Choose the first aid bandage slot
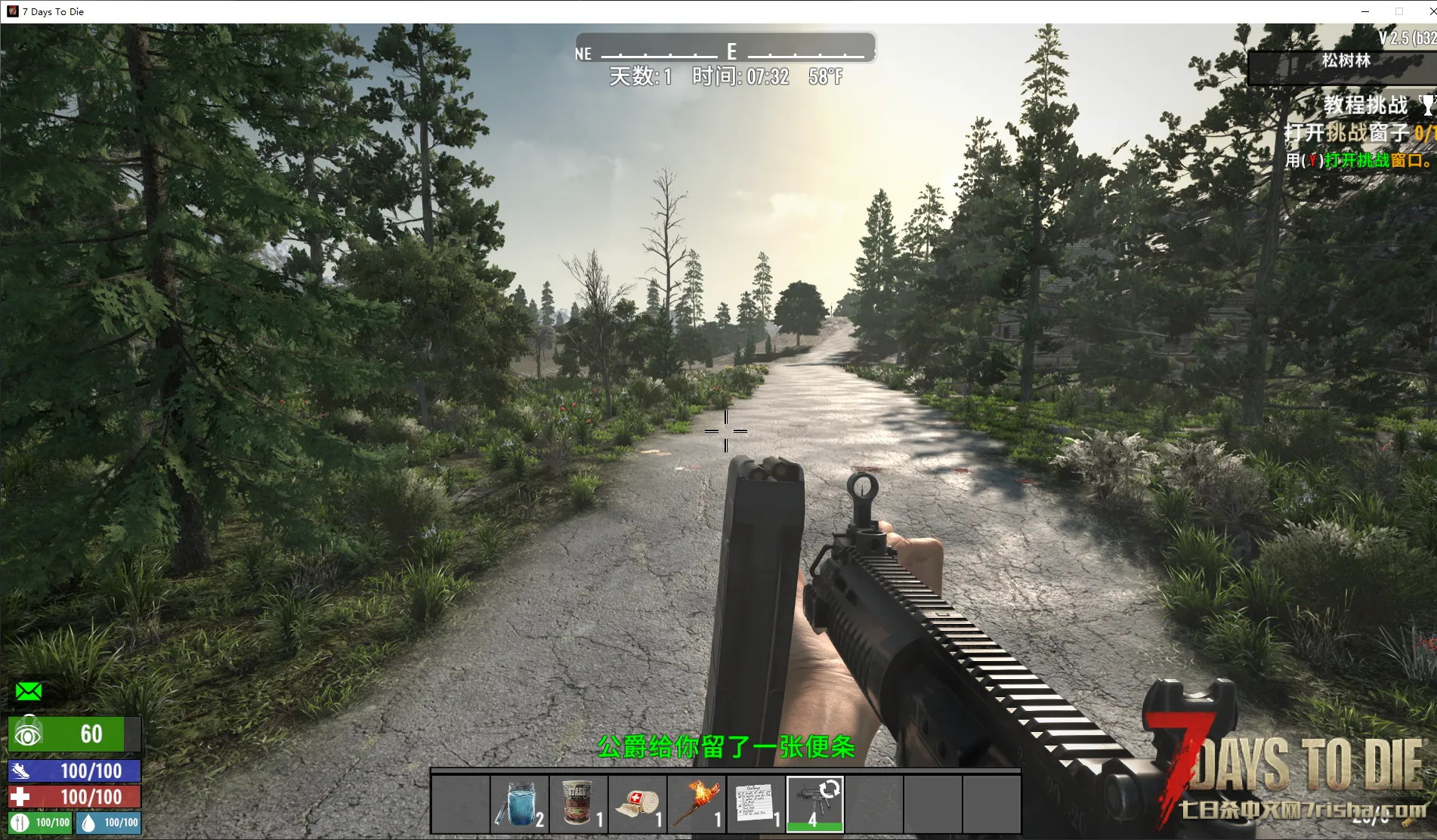 [x=637, y=804]
